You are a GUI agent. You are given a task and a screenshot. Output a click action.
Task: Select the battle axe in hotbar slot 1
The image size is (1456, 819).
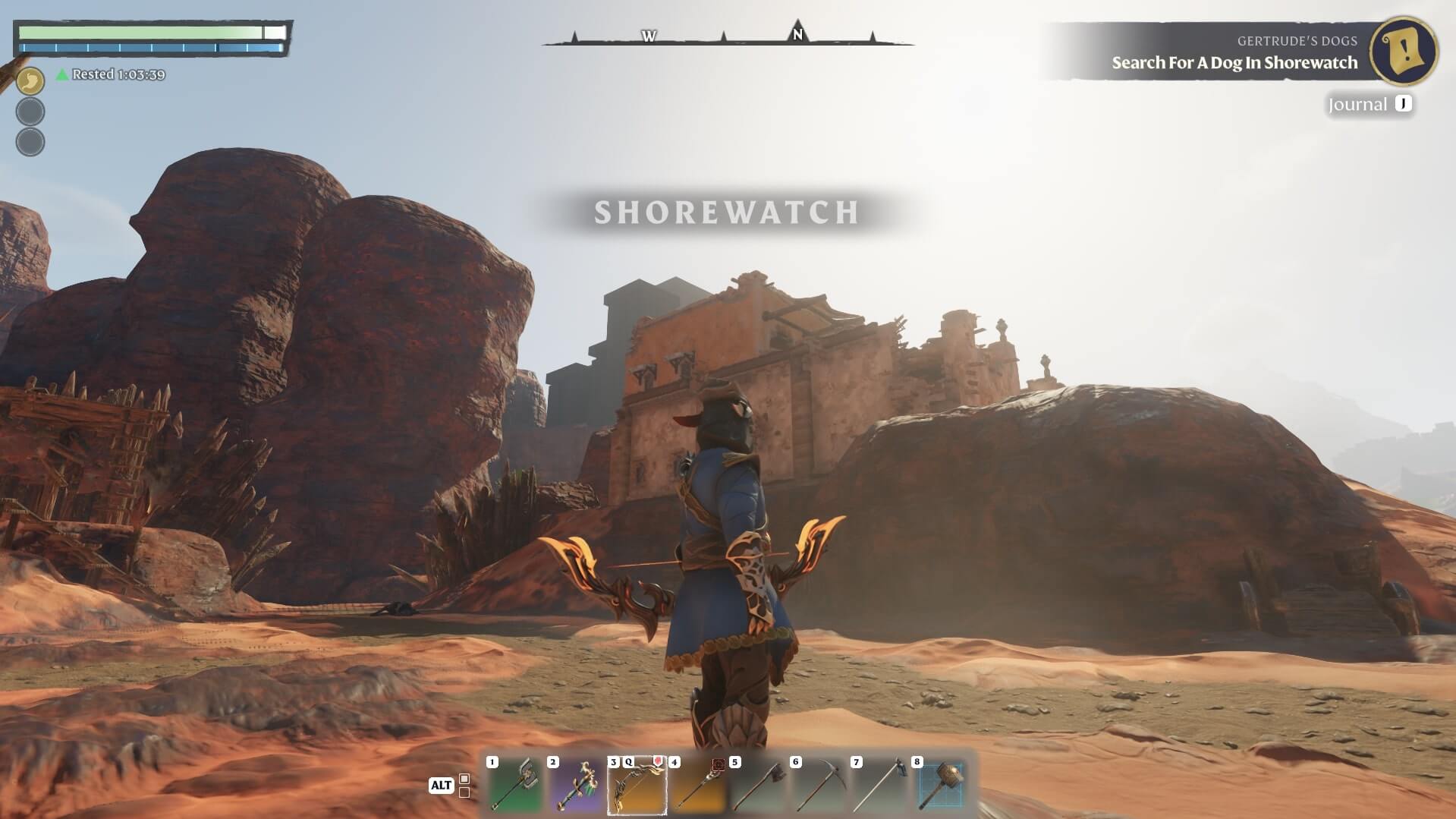515,785
